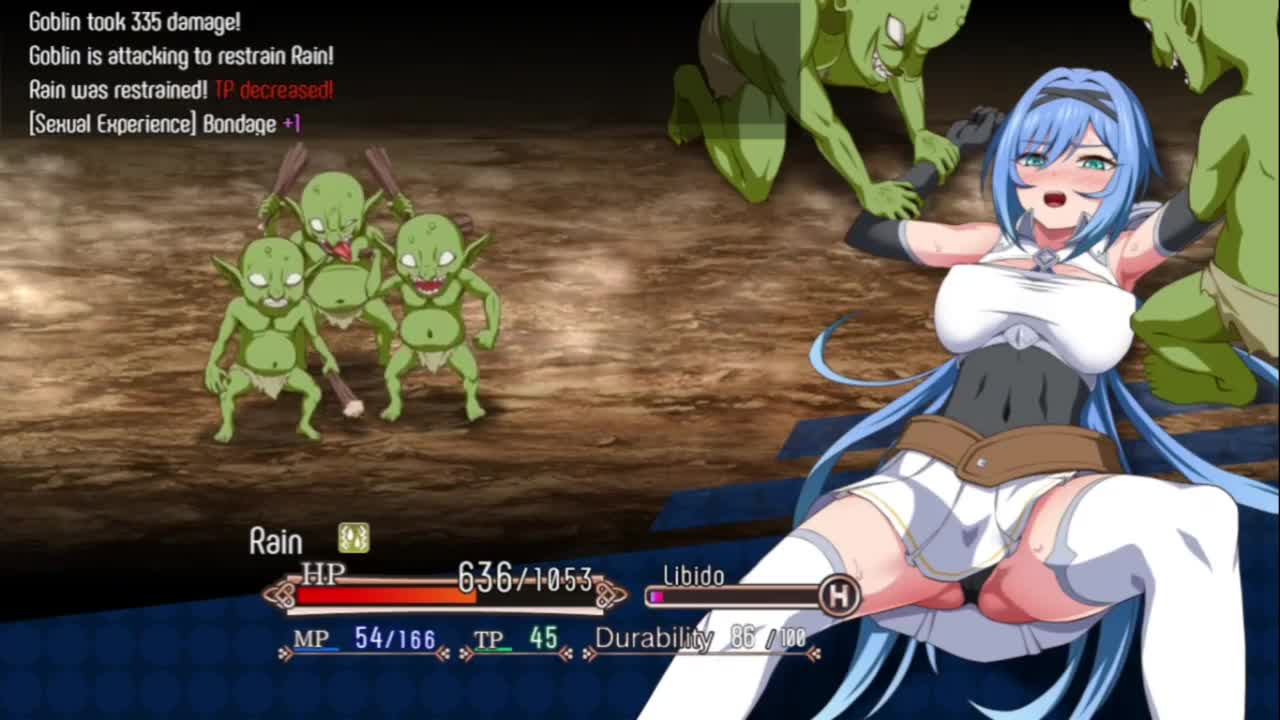The height and width of the screenshot is (720, 1280).
Task: Select the round H icon on the Libido gauge
Action: [839, 596]
